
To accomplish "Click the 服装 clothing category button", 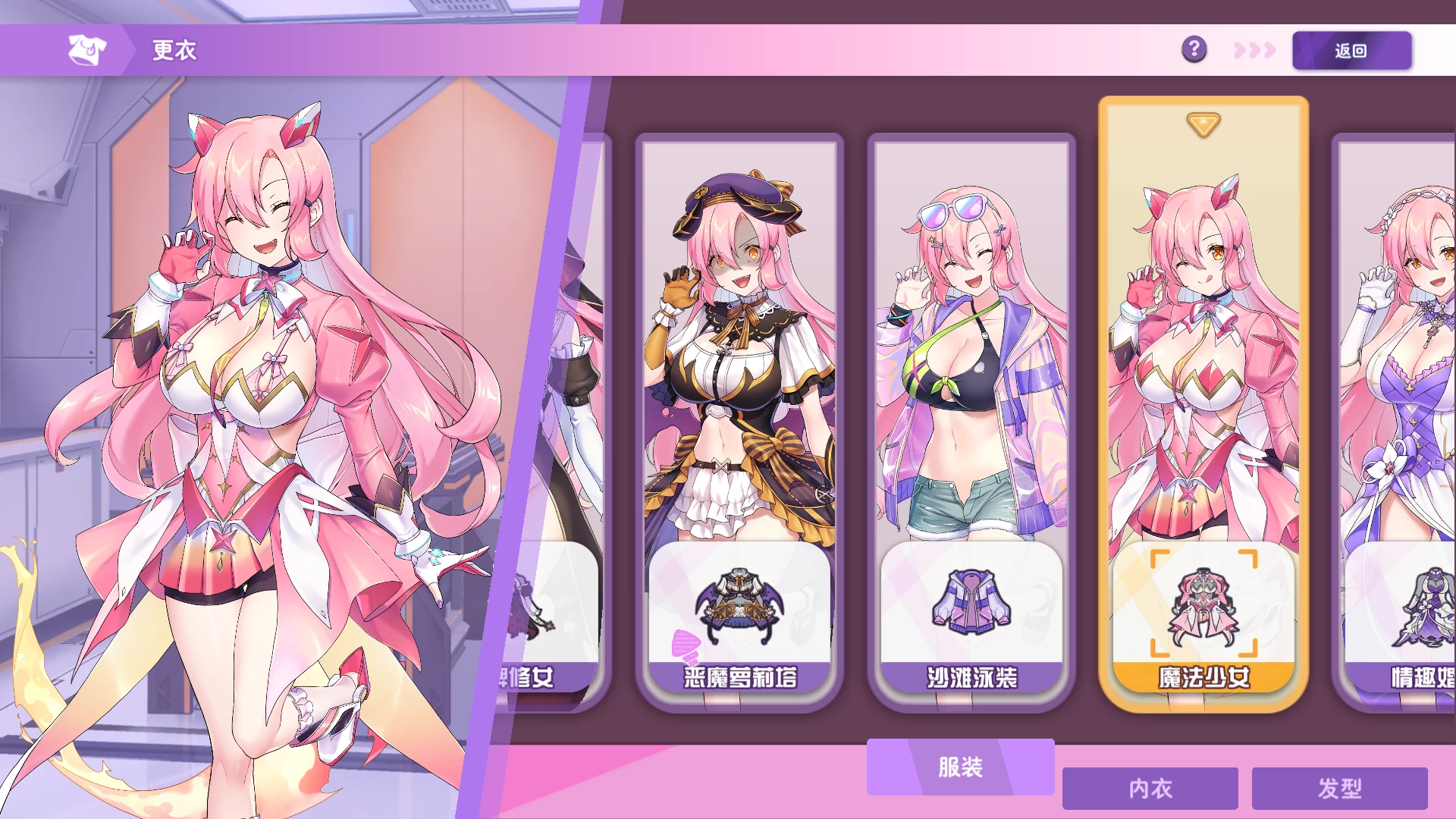I will coord(959,767).
